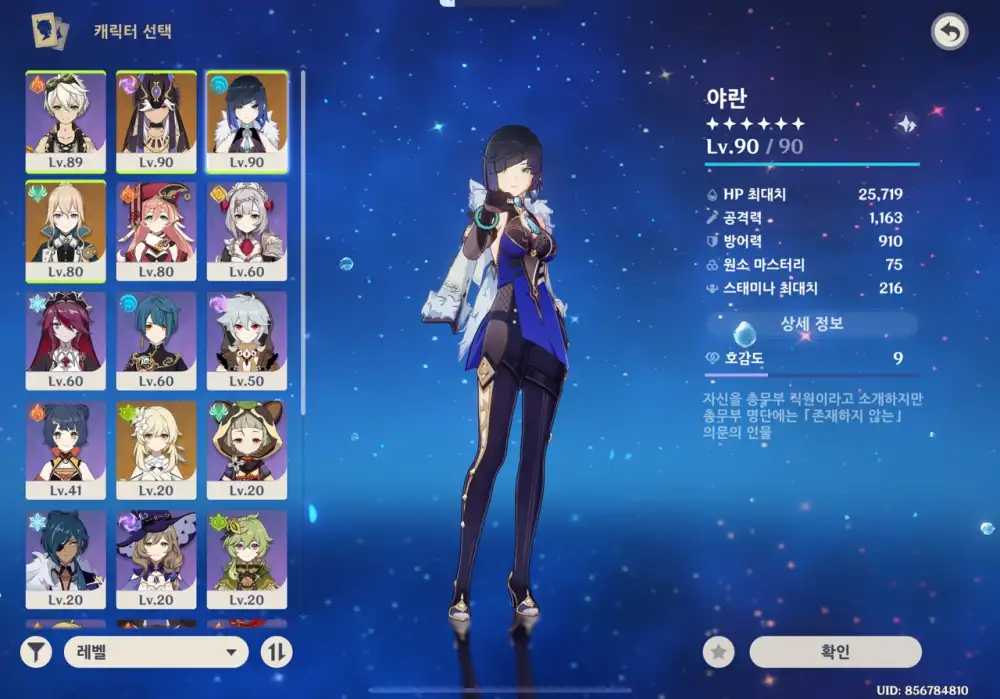The image size is (1000, 699).
Task: Open the 상세 정보 details panel
Action: (812, 324)
